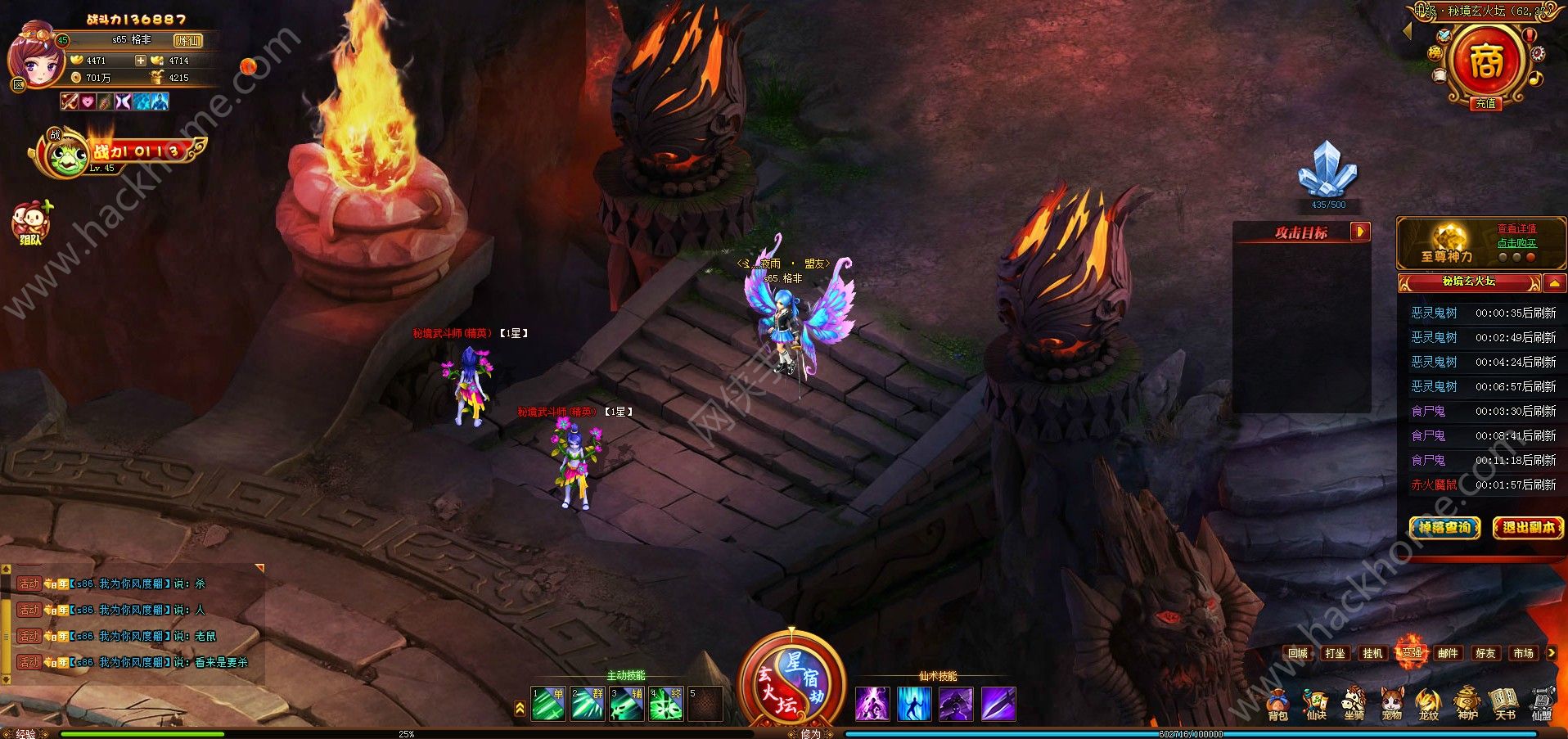Click the 回城 return-to-town button

(x=1298, y=653)
